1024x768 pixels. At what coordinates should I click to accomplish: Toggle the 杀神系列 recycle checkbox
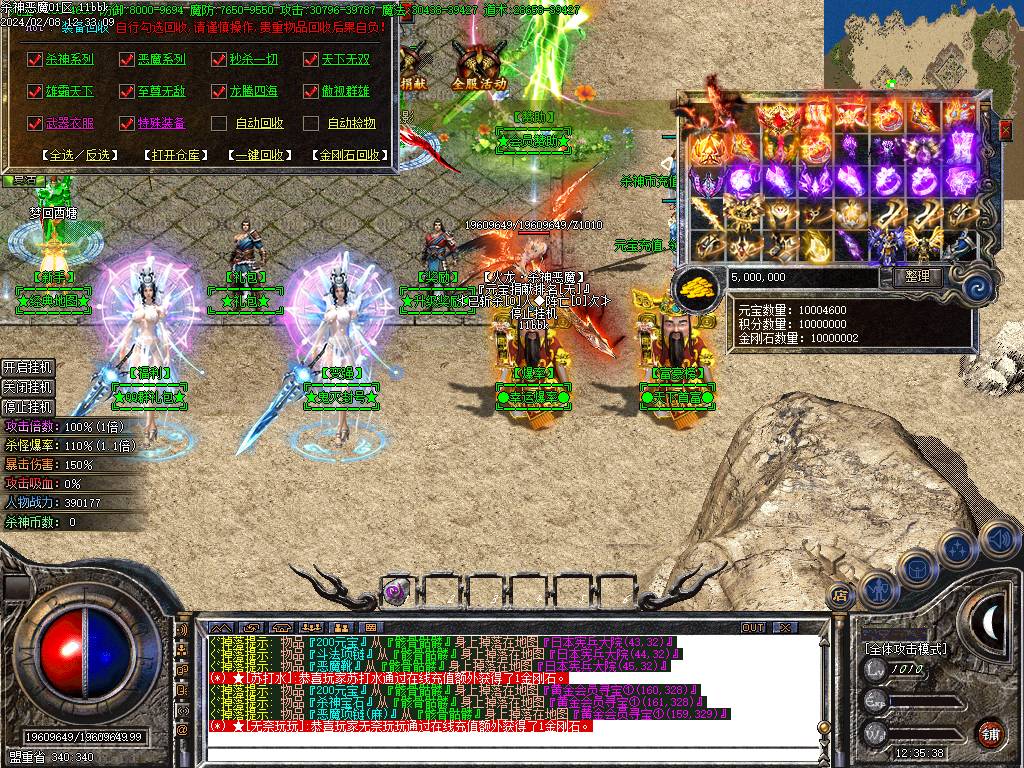(34, 59)
